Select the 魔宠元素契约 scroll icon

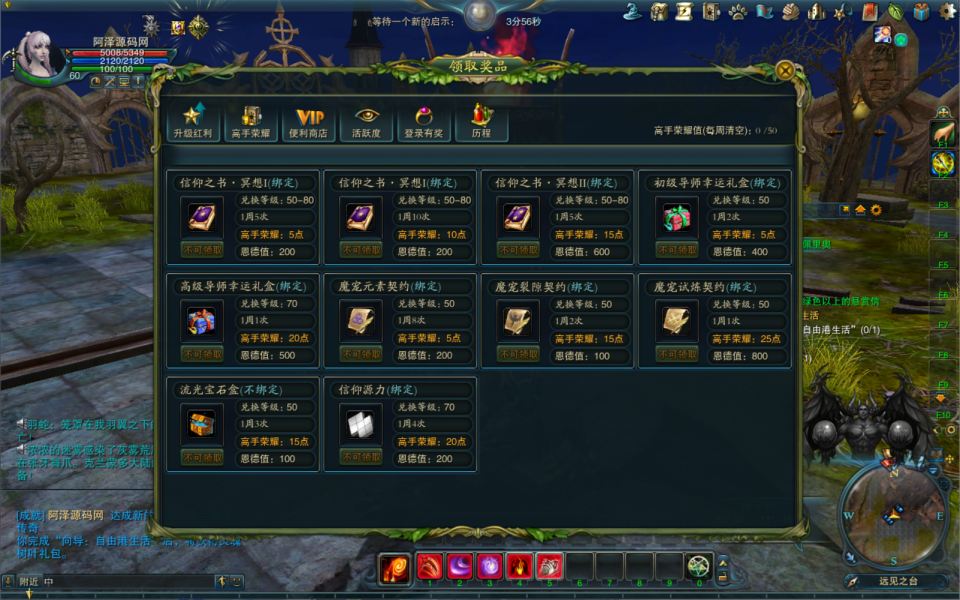point(360,320)
